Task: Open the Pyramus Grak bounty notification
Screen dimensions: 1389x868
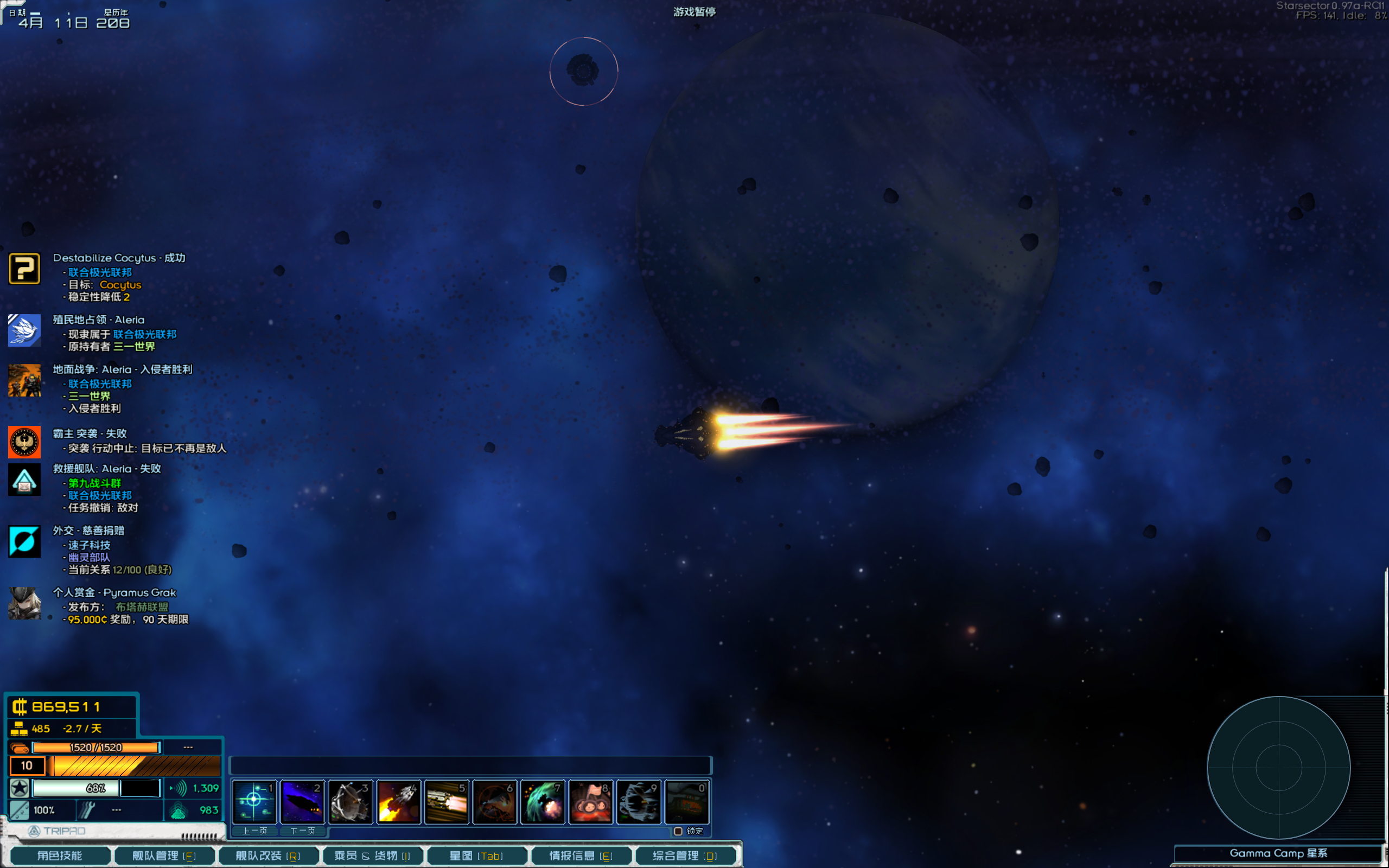Action: click(x=24, y=603)
